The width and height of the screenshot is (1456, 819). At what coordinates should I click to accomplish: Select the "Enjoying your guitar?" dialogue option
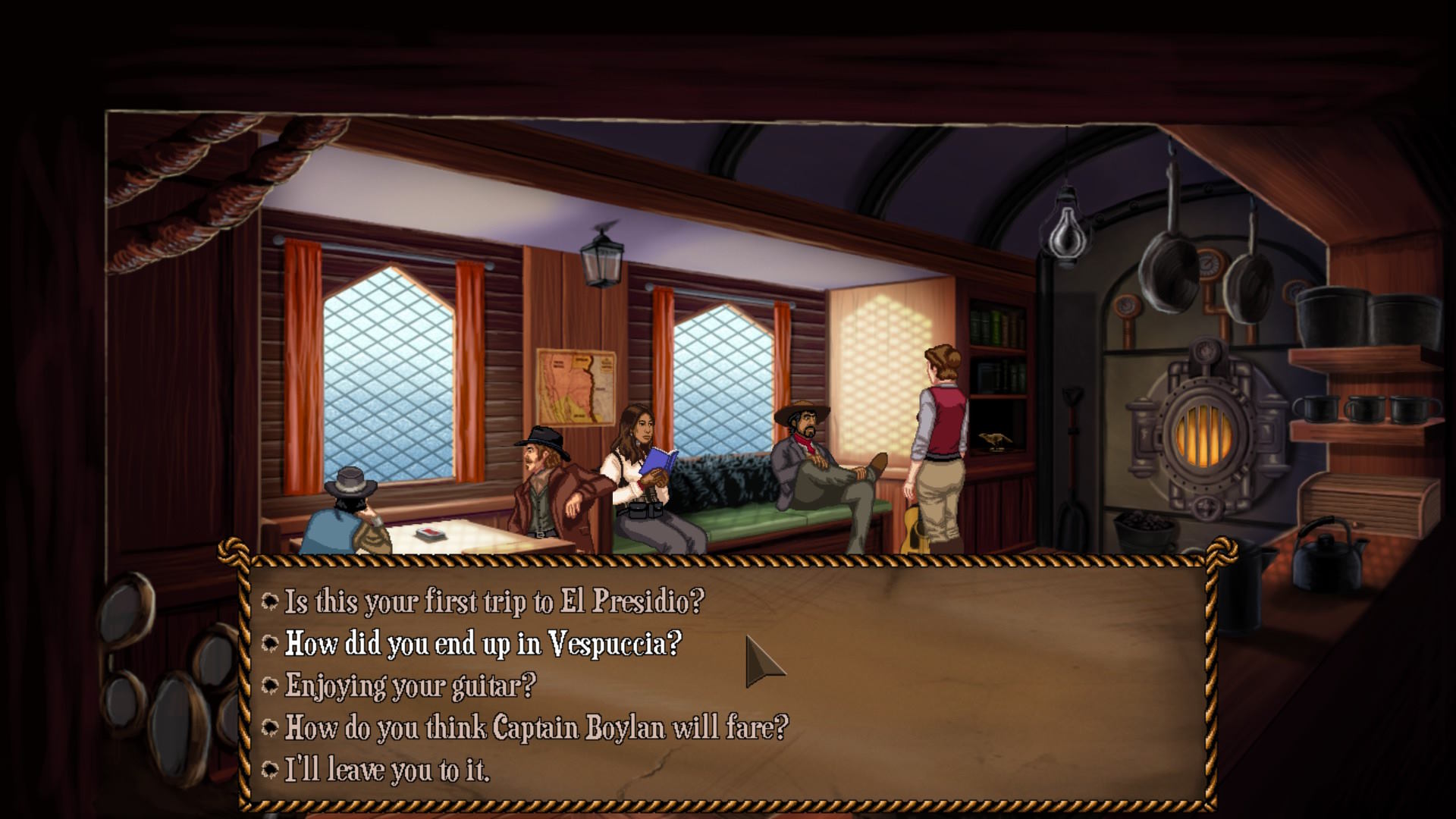[x=409, y=686]
